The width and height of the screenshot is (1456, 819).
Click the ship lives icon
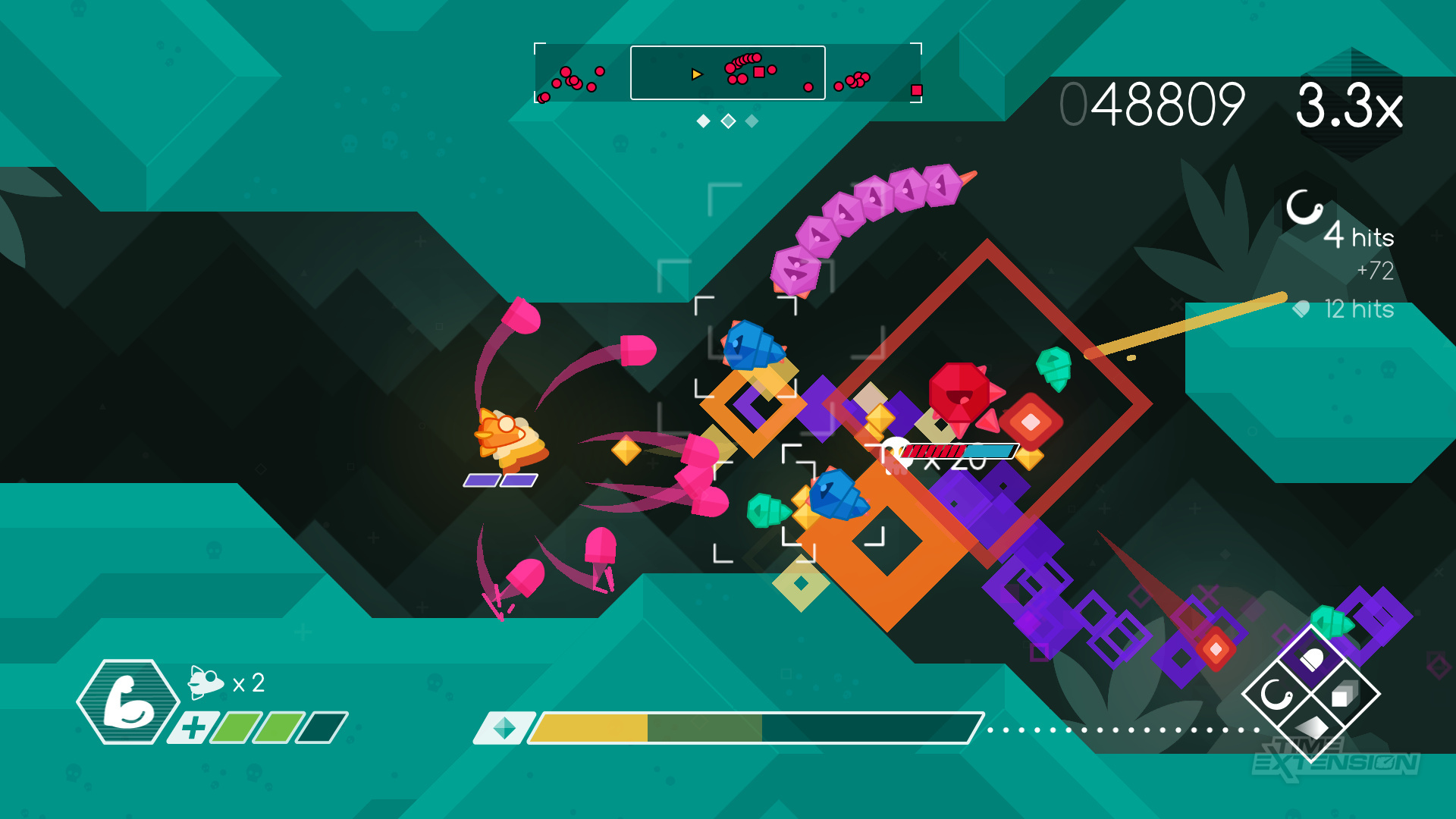coord(205,682)
